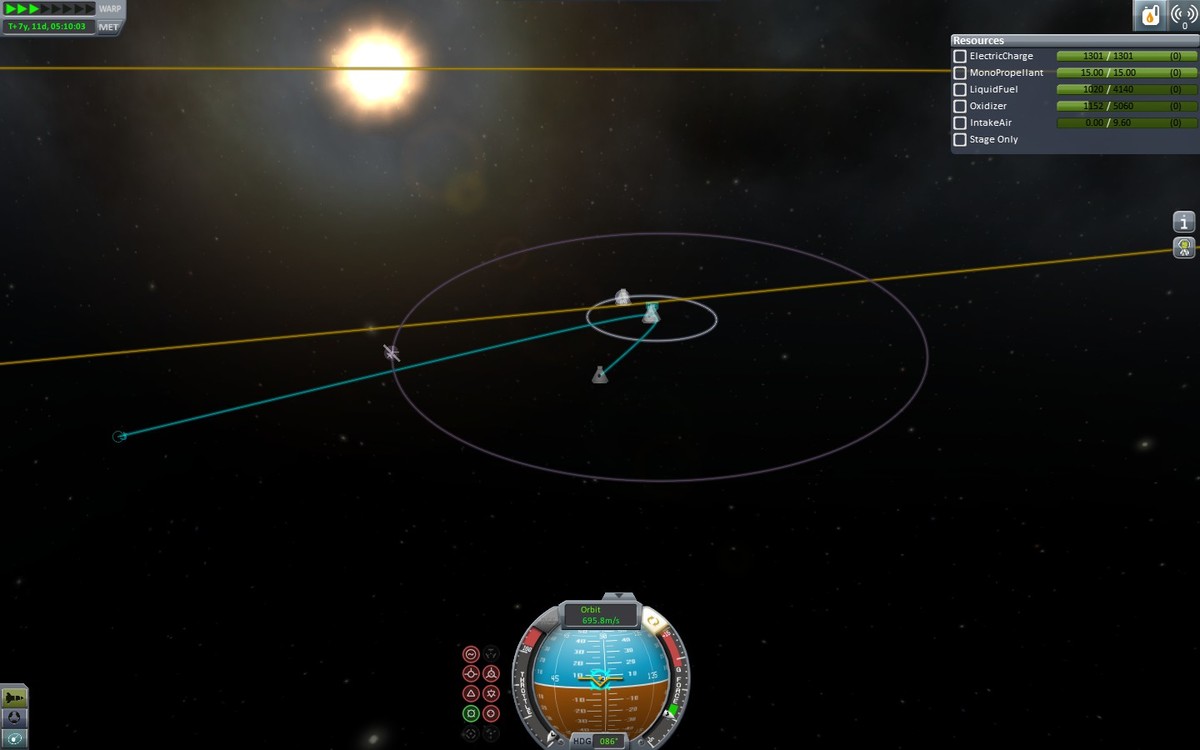This screenshot has width=1200, height=750.
Task: Enable the Oxidizer checkbox
Action: click(x=960, y=106)
